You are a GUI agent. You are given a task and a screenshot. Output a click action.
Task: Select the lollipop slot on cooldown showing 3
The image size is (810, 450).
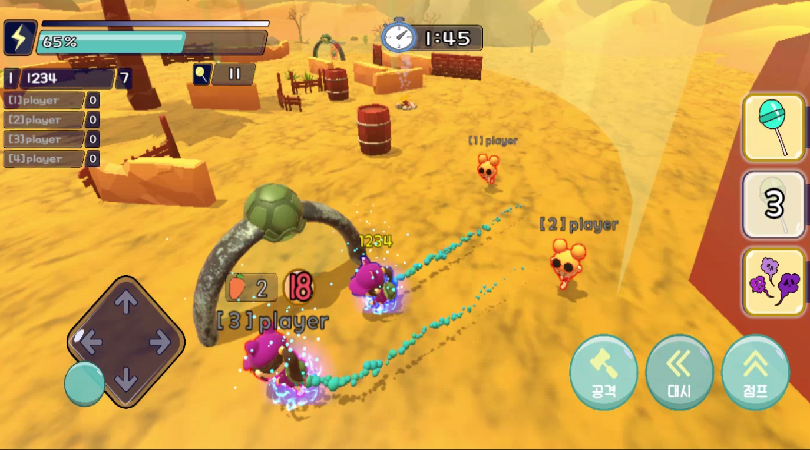pyautogui.click(x=774, y=204)
